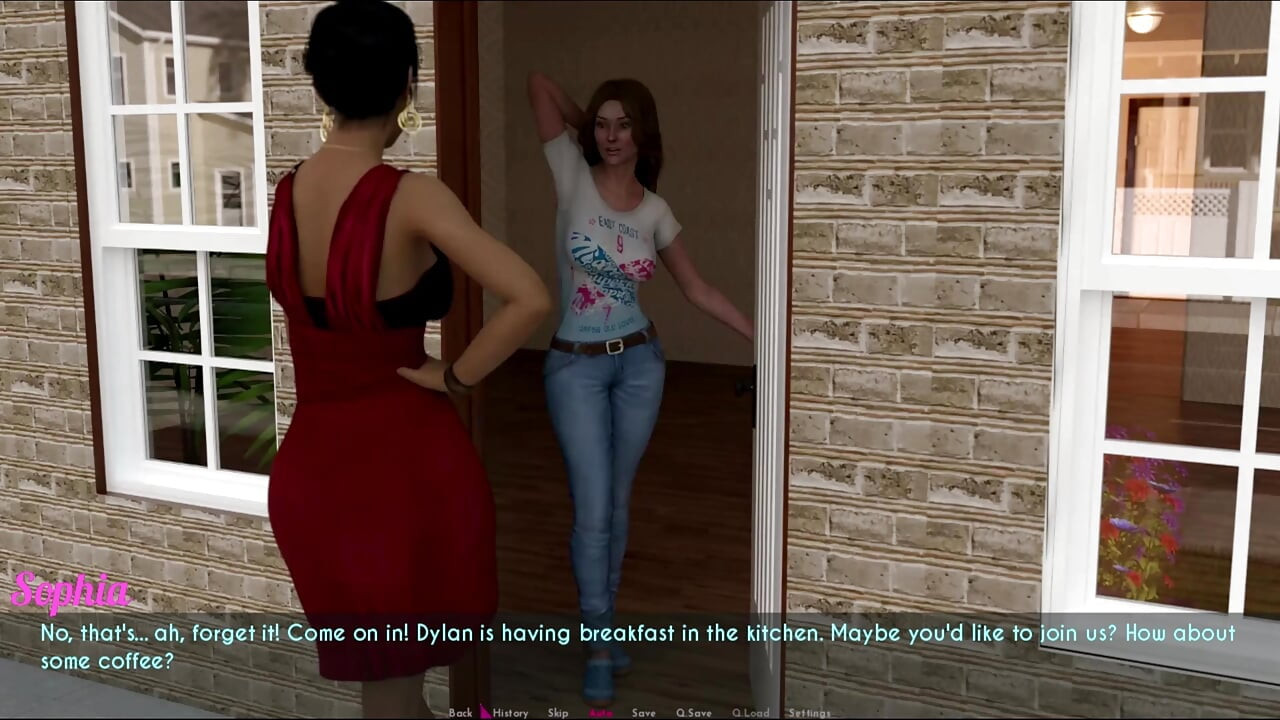Open the Save game screen

click(x=643, y=713)
